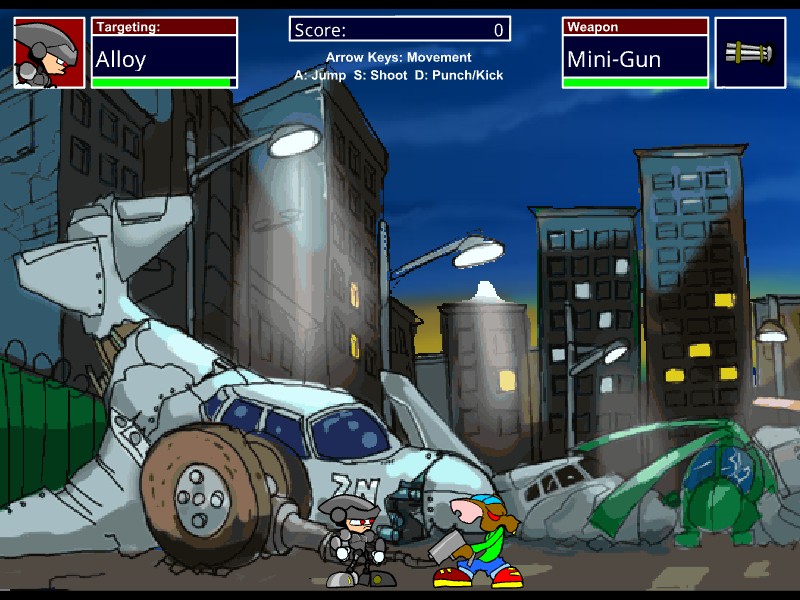Click the Targeting panel showing Alloy
The image size is (800, 600).
(x=164, y=53)
